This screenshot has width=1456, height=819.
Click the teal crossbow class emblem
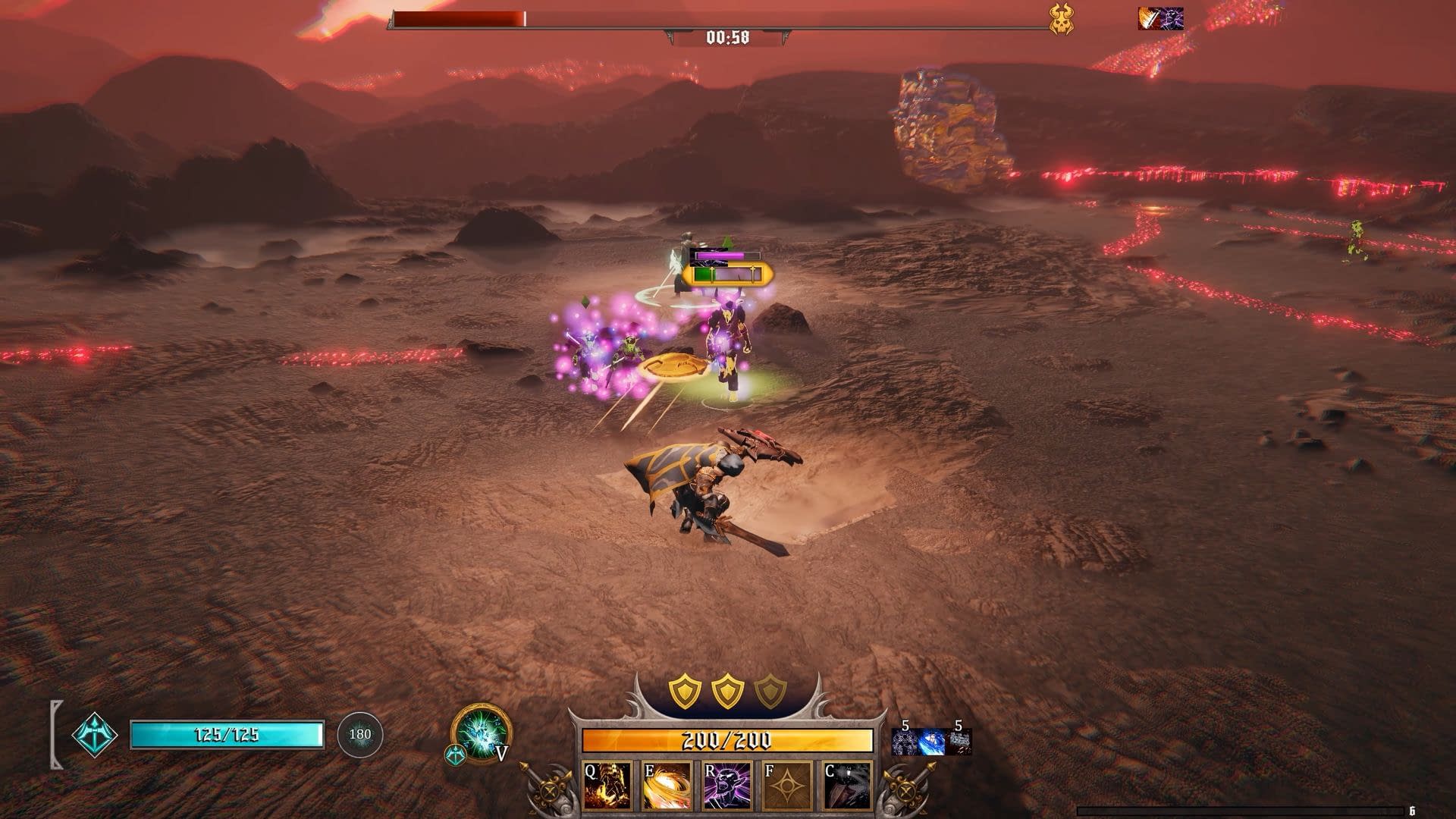pos(95,735)
